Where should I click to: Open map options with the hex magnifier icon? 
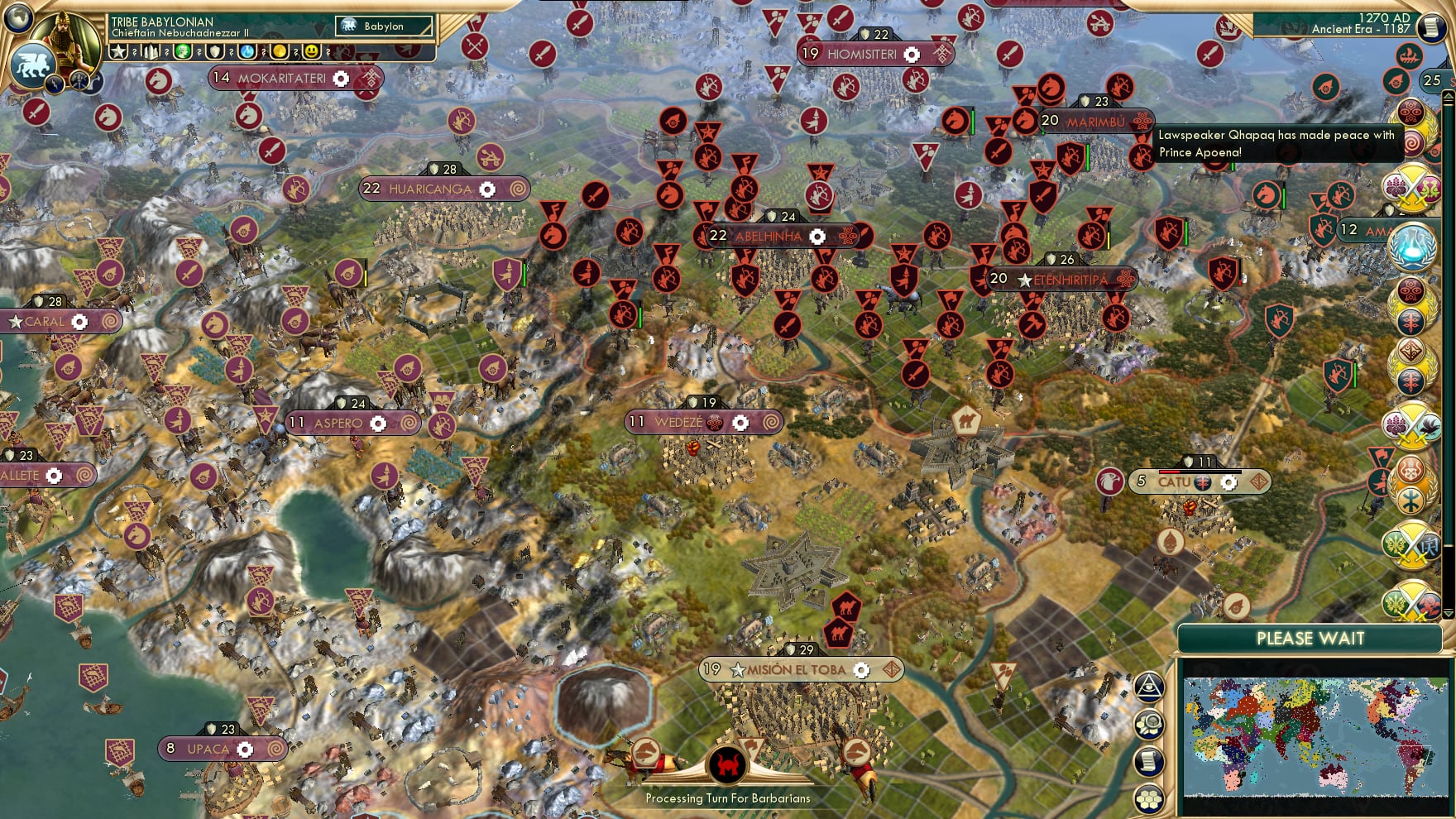click(x=1150, y=723)
